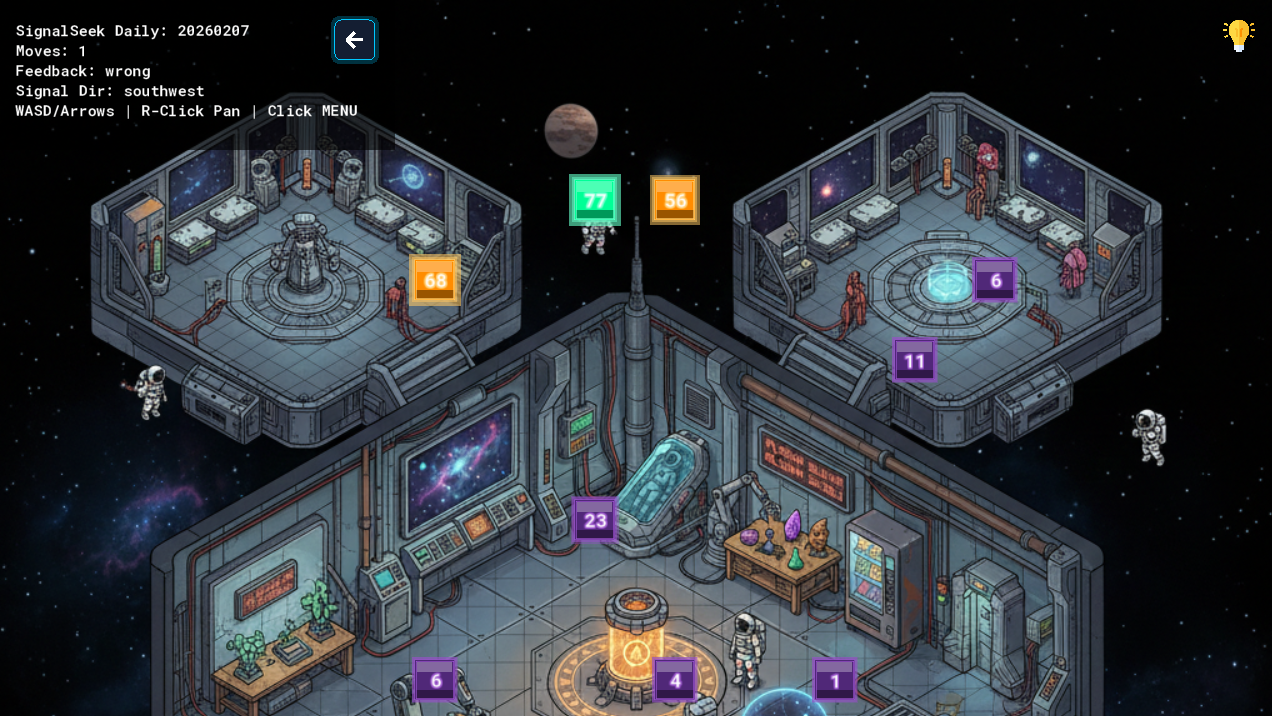
Task: Pick the 6 tile near the plant table
Action: tap(435, 681)
